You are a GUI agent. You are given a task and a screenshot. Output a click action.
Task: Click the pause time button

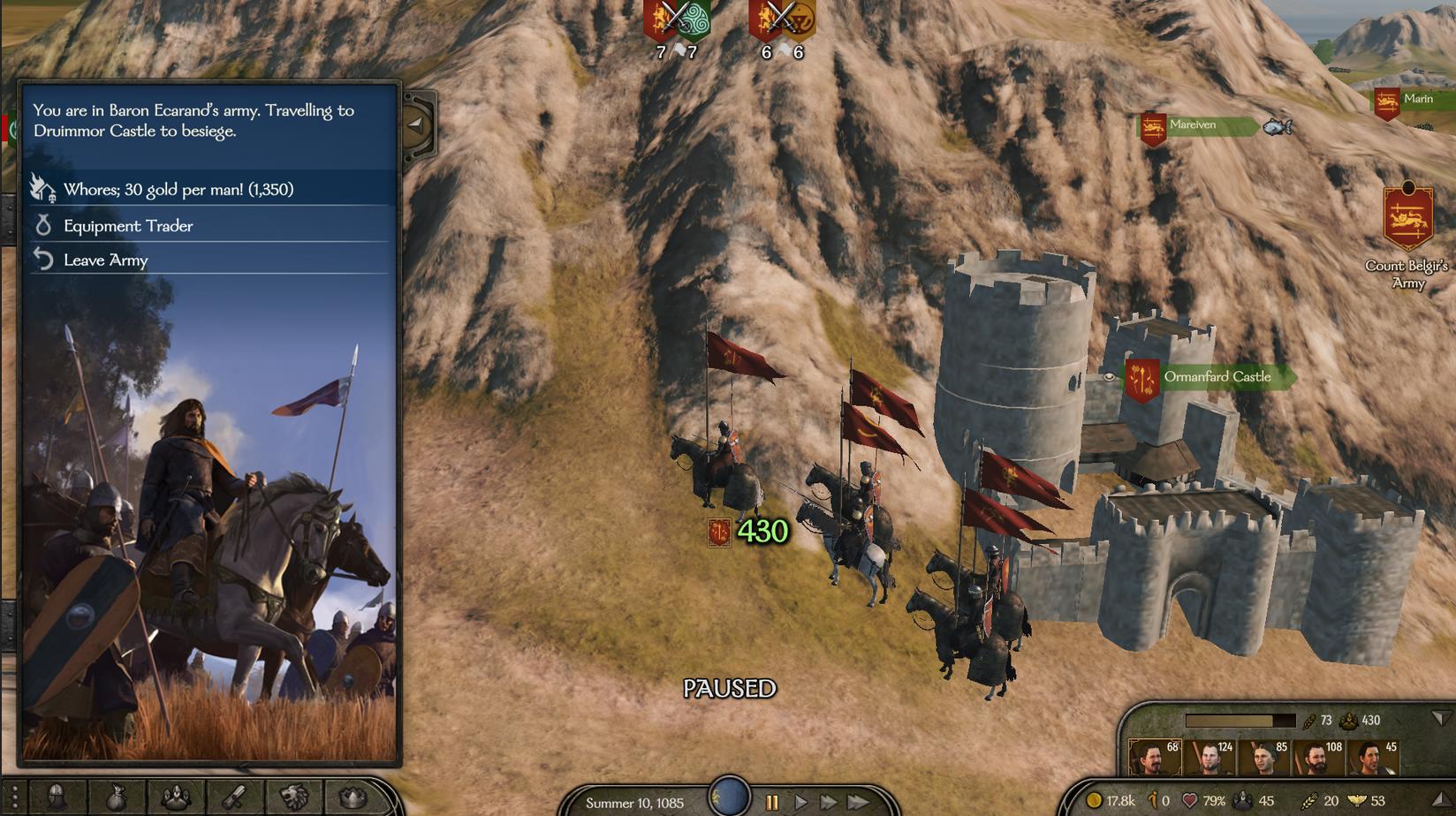[x=772, y=803]
